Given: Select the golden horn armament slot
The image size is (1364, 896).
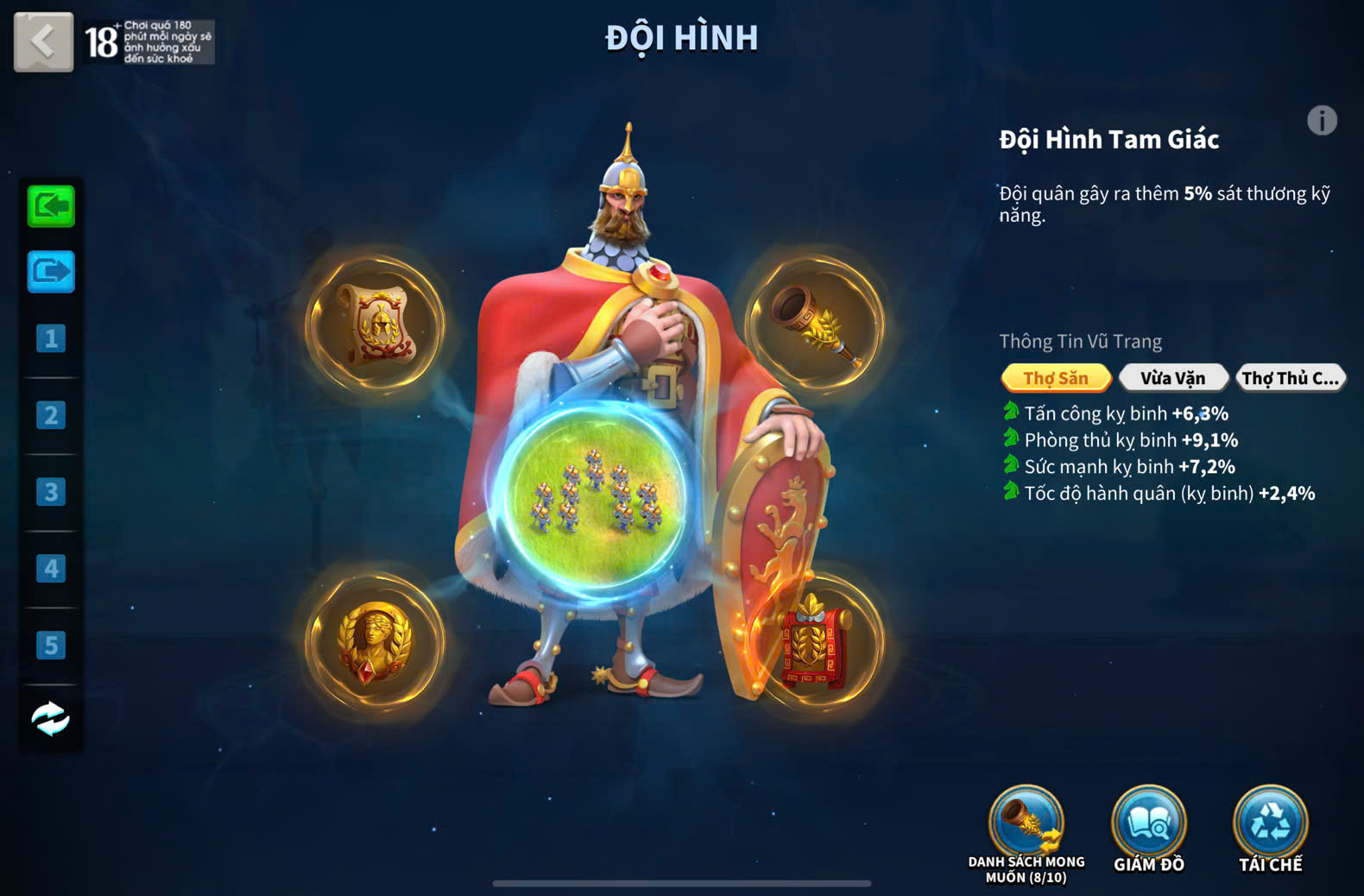Looking at the screenshot, I should pos(815,325).
